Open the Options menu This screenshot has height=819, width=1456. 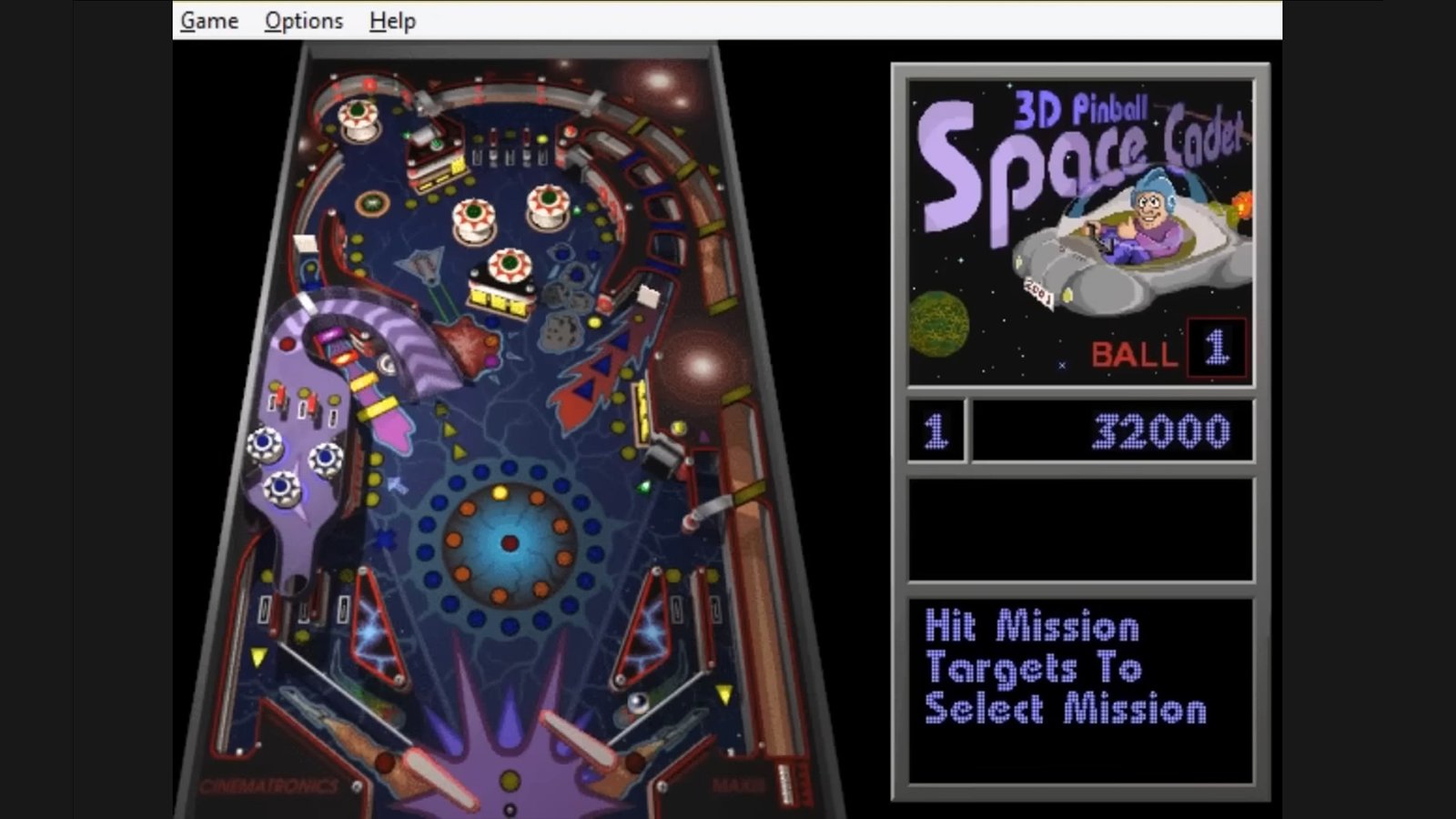(302, 20)
